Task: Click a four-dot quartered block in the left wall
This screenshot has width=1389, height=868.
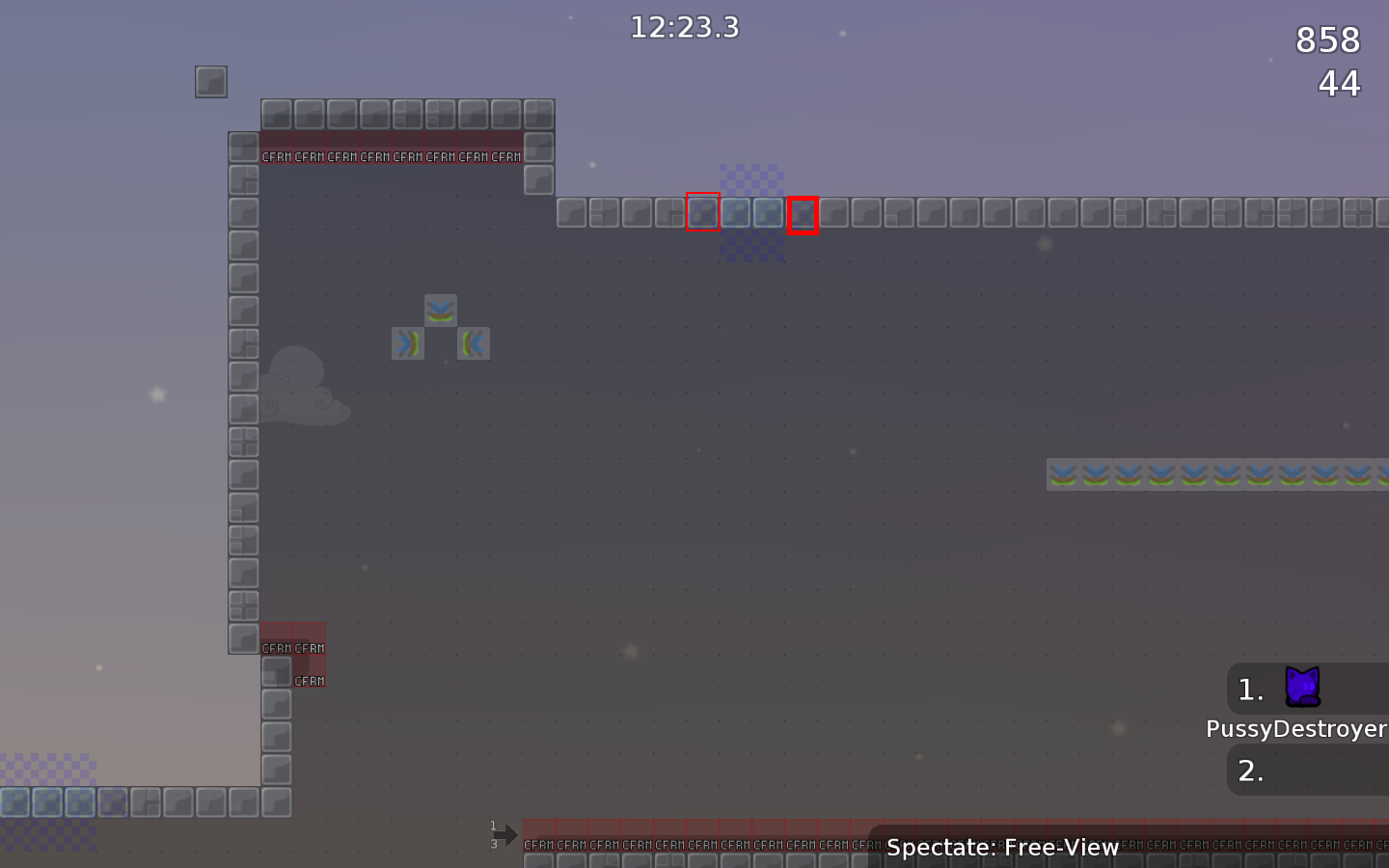Action: [x=245, y=443]
